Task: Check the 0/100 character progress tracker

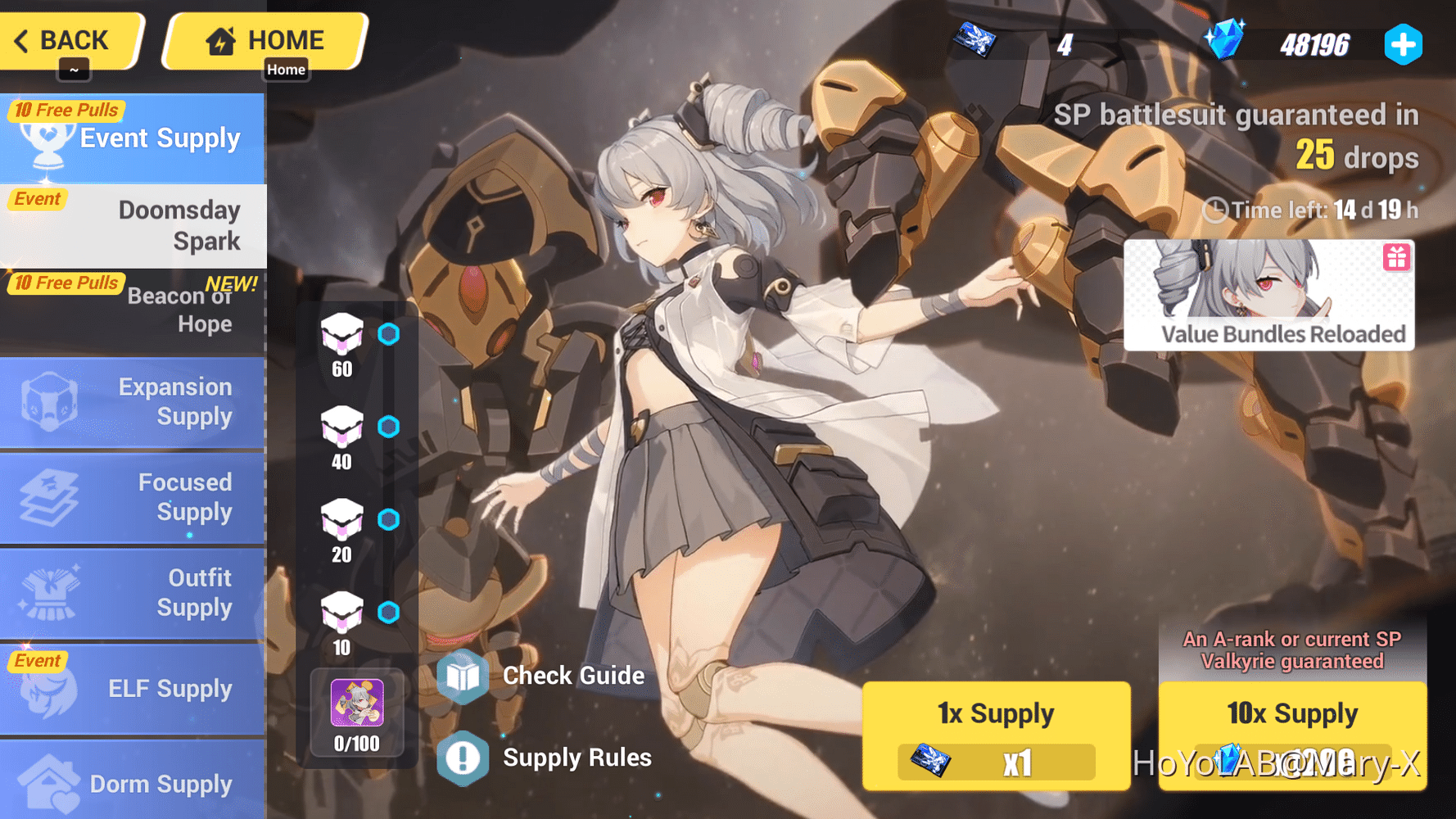Action: click(355, 713)
